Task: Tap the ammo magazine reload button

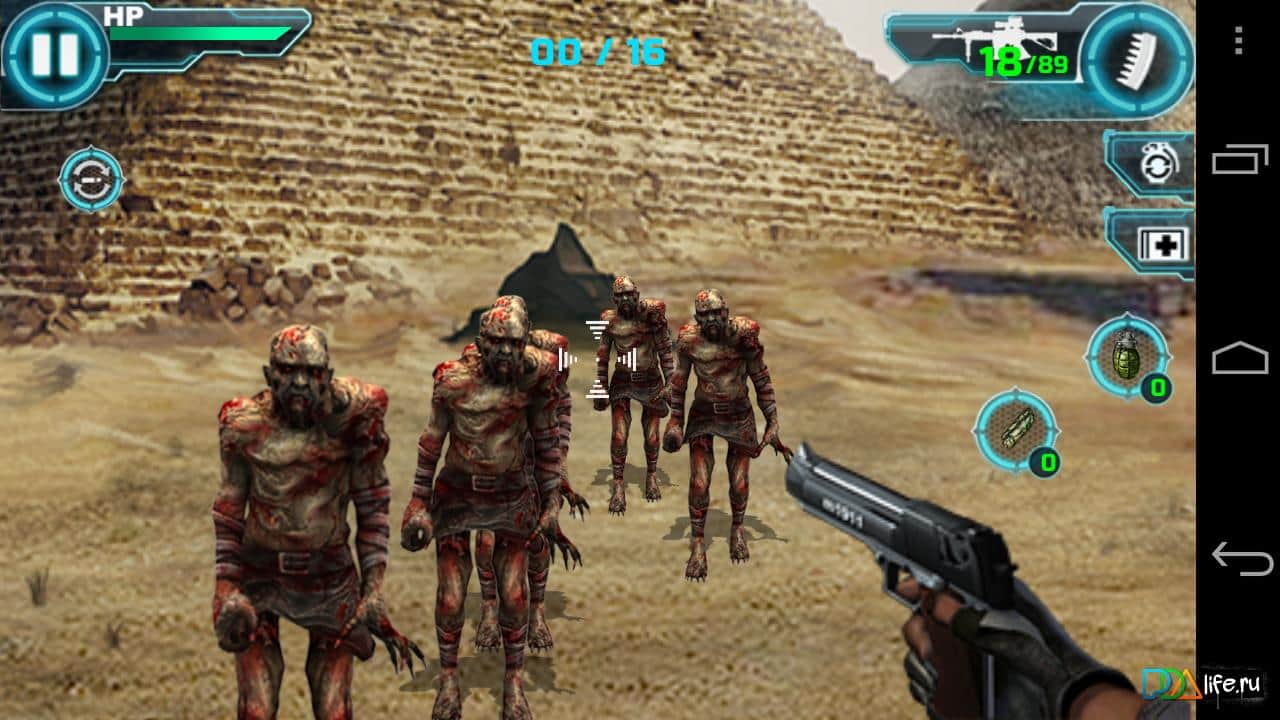Action: (1138, 56)
